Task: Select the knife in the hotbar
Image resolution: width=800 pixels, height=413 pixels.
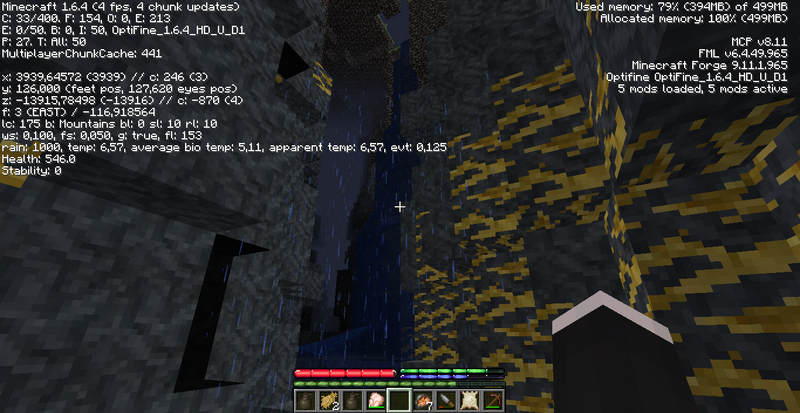Action: tap(444, 401)
